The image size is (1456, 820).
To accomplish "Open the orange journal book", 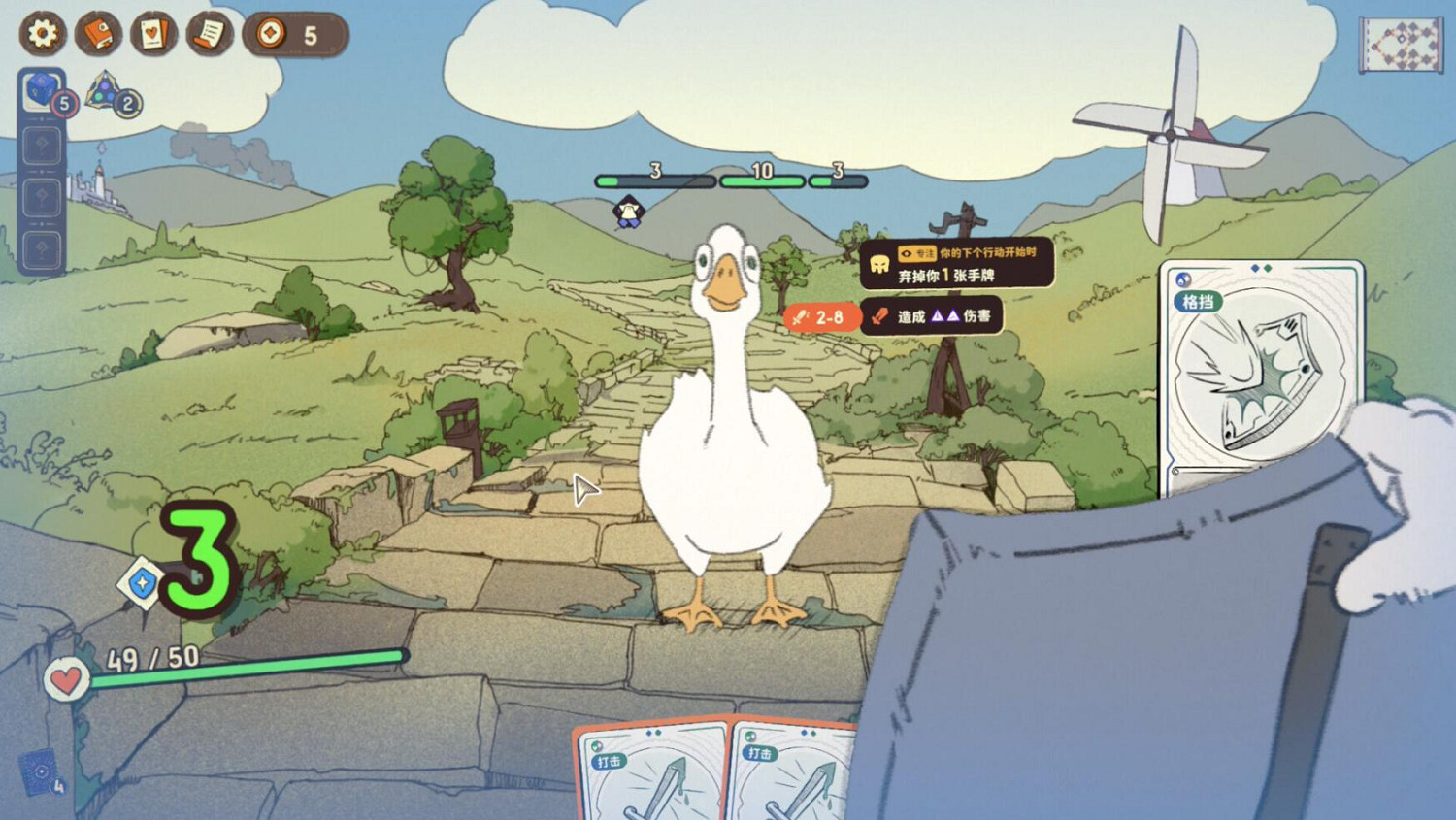I will (x=97, y=34).
